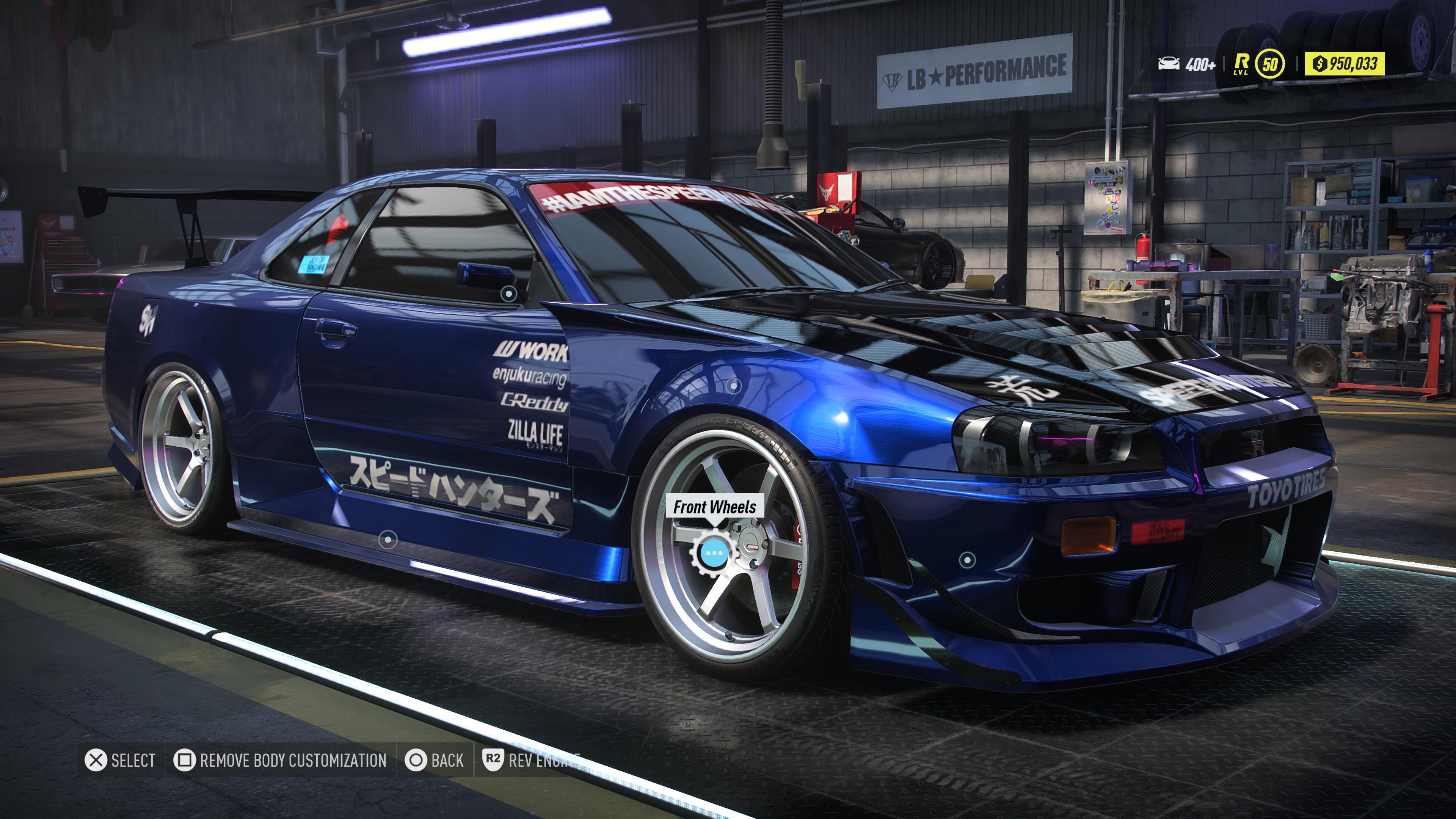The image size is (1456, 819).
Task: Click the Back action label
Action: (x=447, y=761)
